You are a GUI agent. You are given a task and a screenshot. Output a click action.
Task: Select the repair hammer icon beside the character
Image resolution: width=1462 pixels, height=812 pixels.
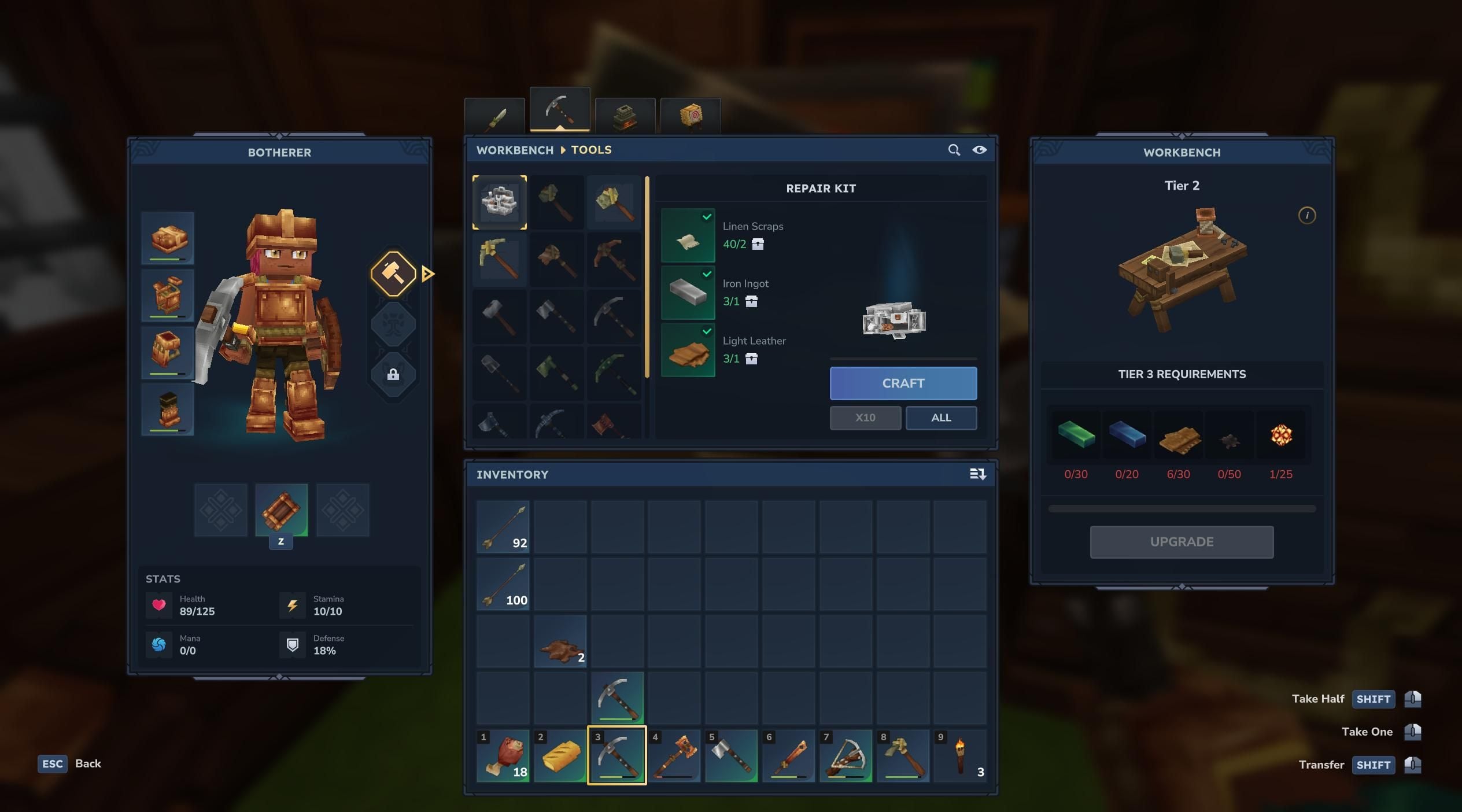[x=393, y=274]
